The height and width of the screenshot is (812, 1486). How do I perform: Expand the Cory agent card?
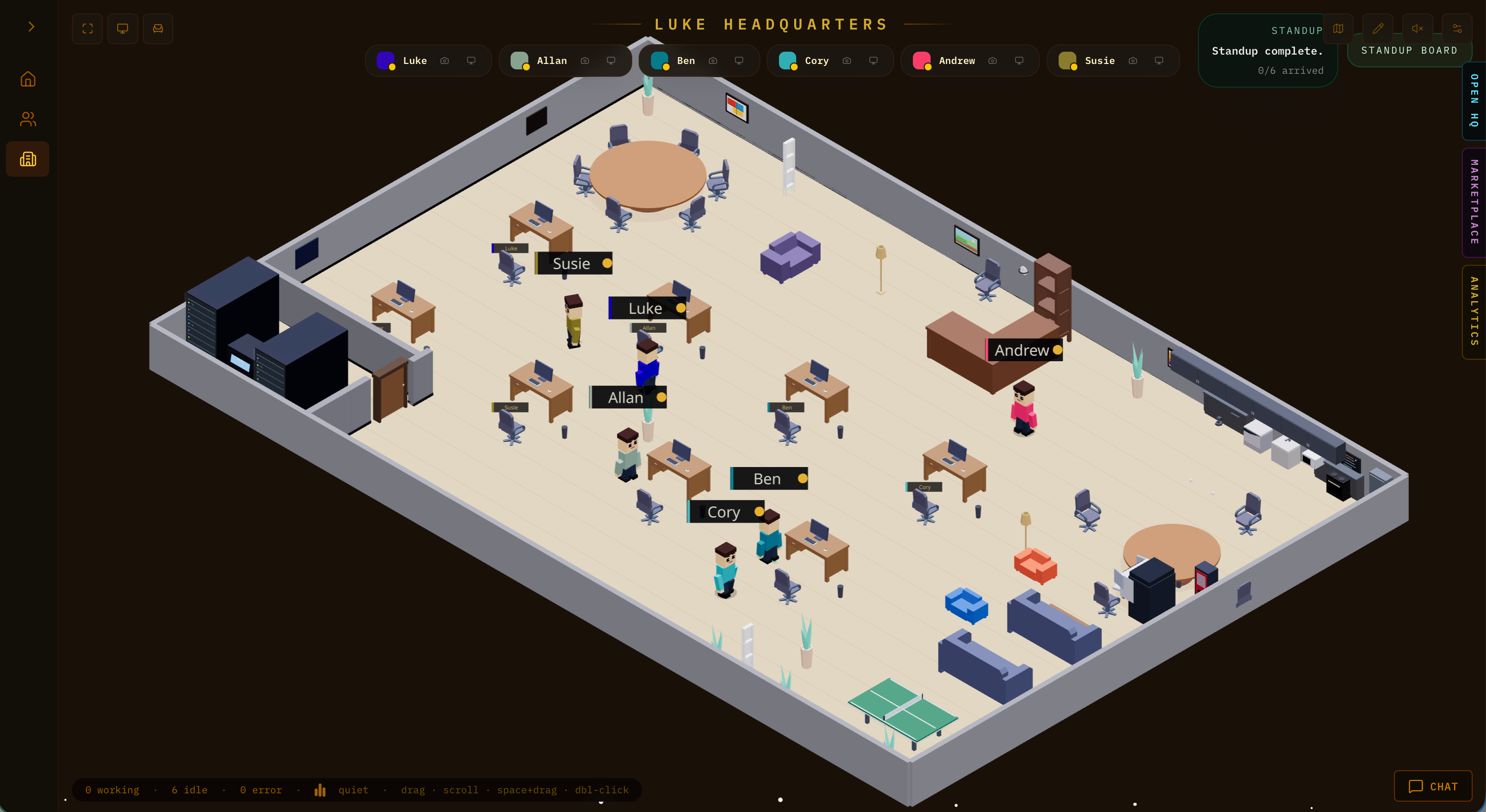tap(816, 61)
